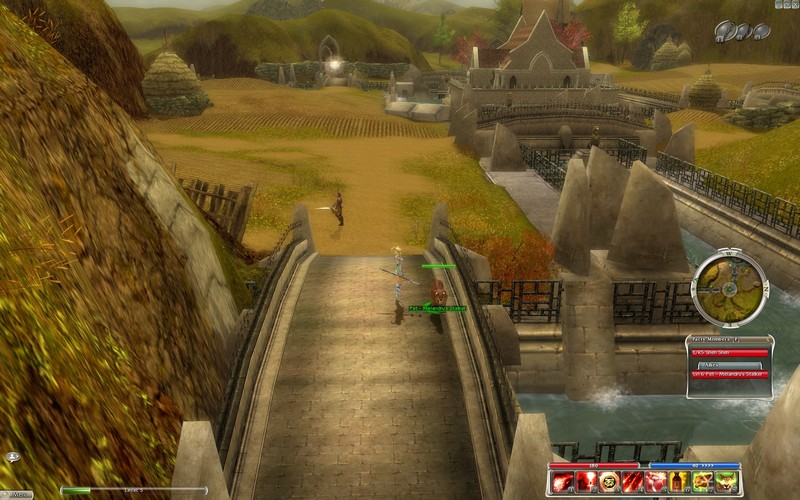Click the chat speech bubble icon
The width and height of the screenshot is (800, 500).
(x=13, y=457)
